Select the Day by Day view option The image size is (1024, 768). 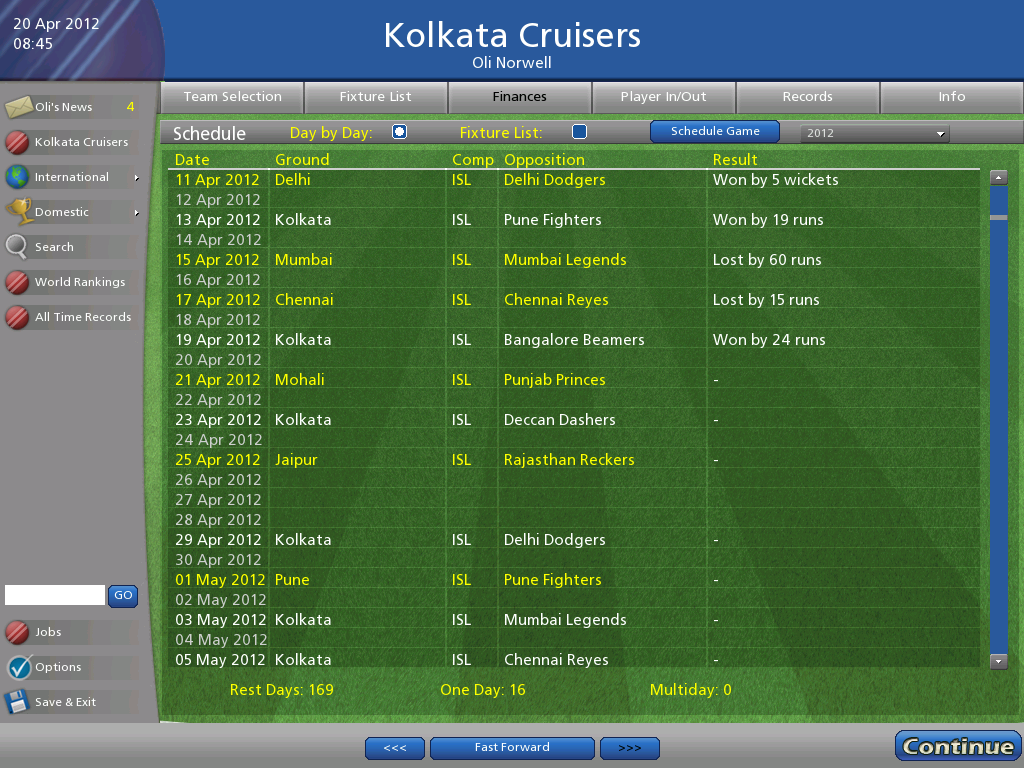coord(400,132)
